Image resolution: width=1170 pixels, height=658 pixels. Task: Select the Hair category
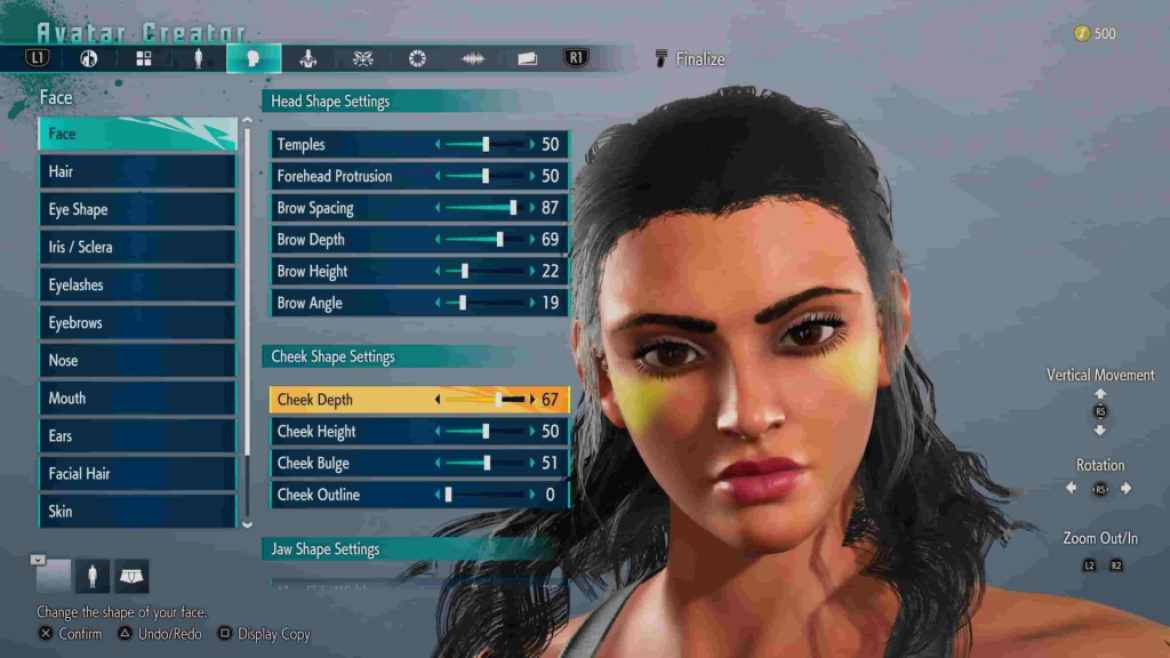click(x=136, y=172)
